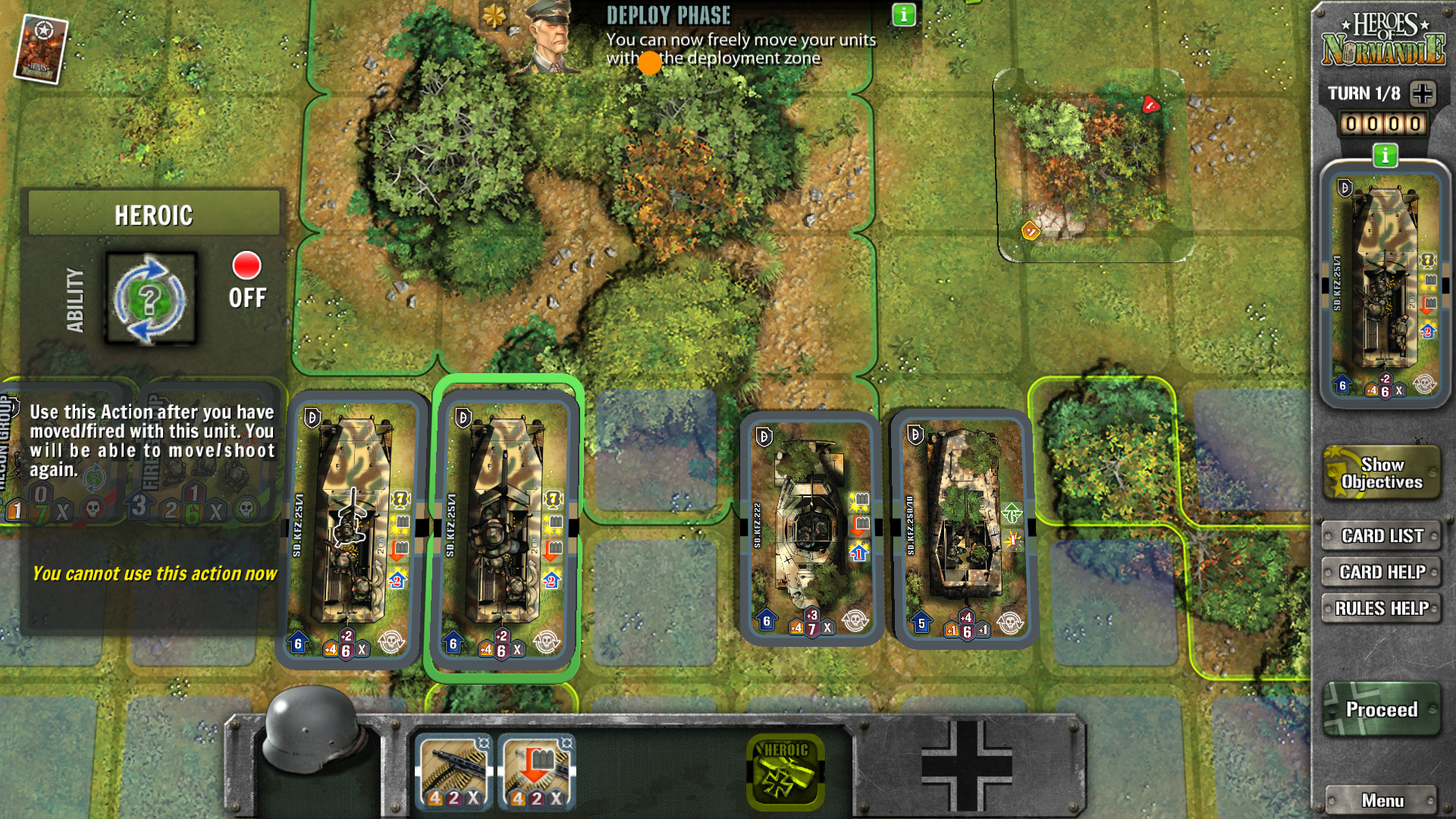Image resolution: width=1456 pixels, height=819 pixels.
Task: Open the Card List
Action: [x=1381, y=535]
